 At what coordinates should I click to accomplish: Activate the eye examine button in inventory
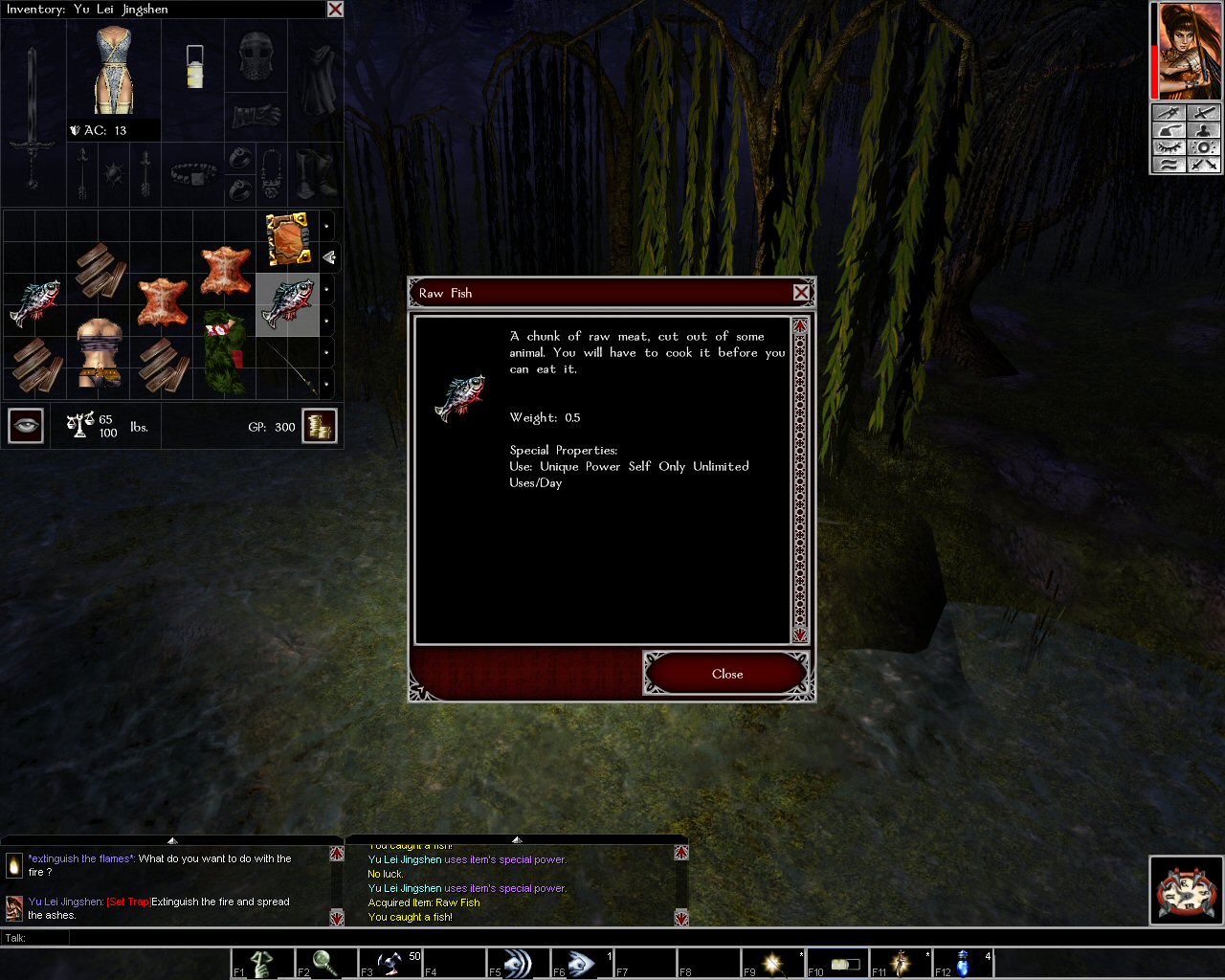click(26, 426)
